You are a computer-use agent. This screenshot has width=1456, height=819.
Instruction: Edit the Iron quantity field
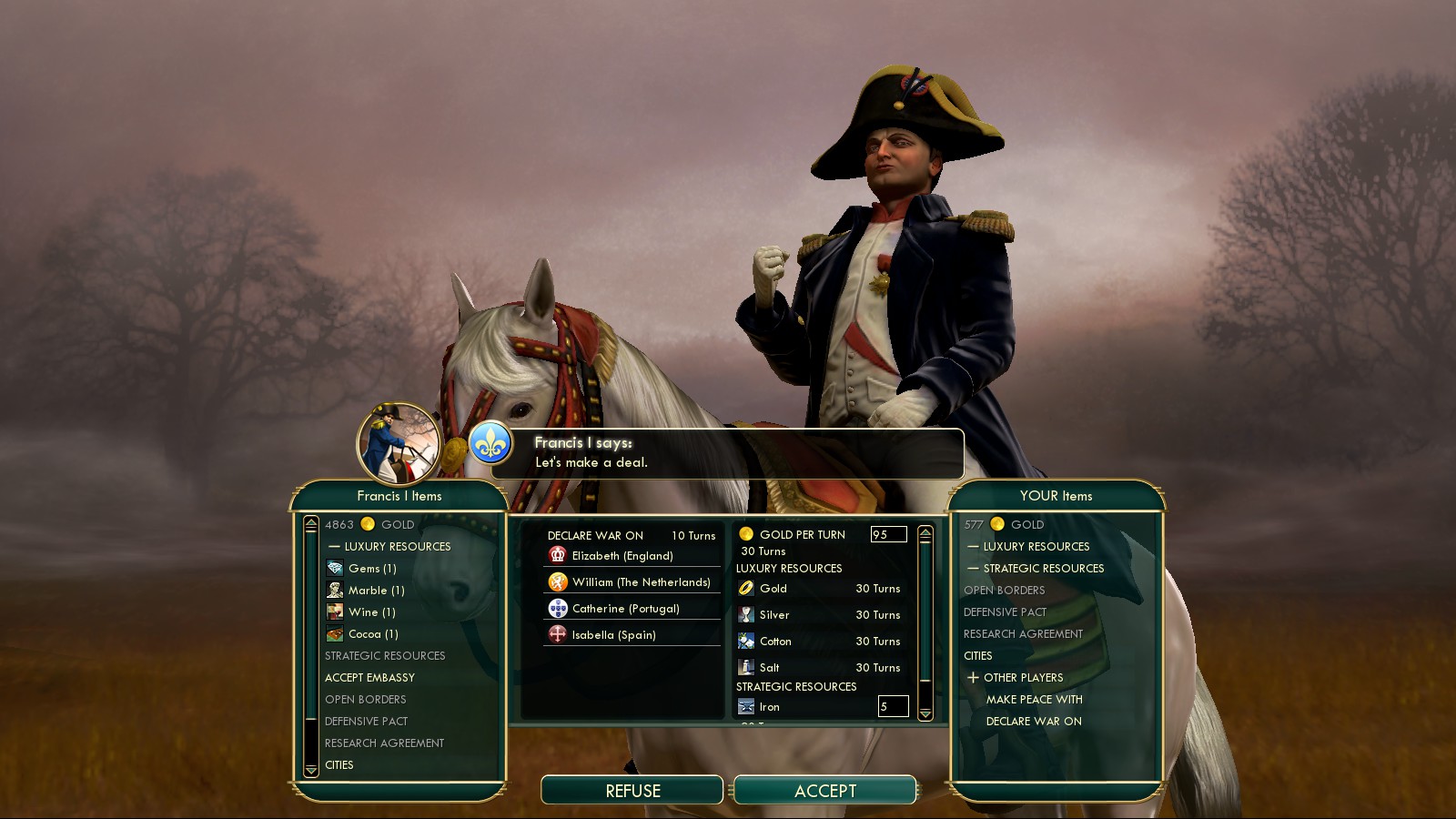[x=893, y=706]
